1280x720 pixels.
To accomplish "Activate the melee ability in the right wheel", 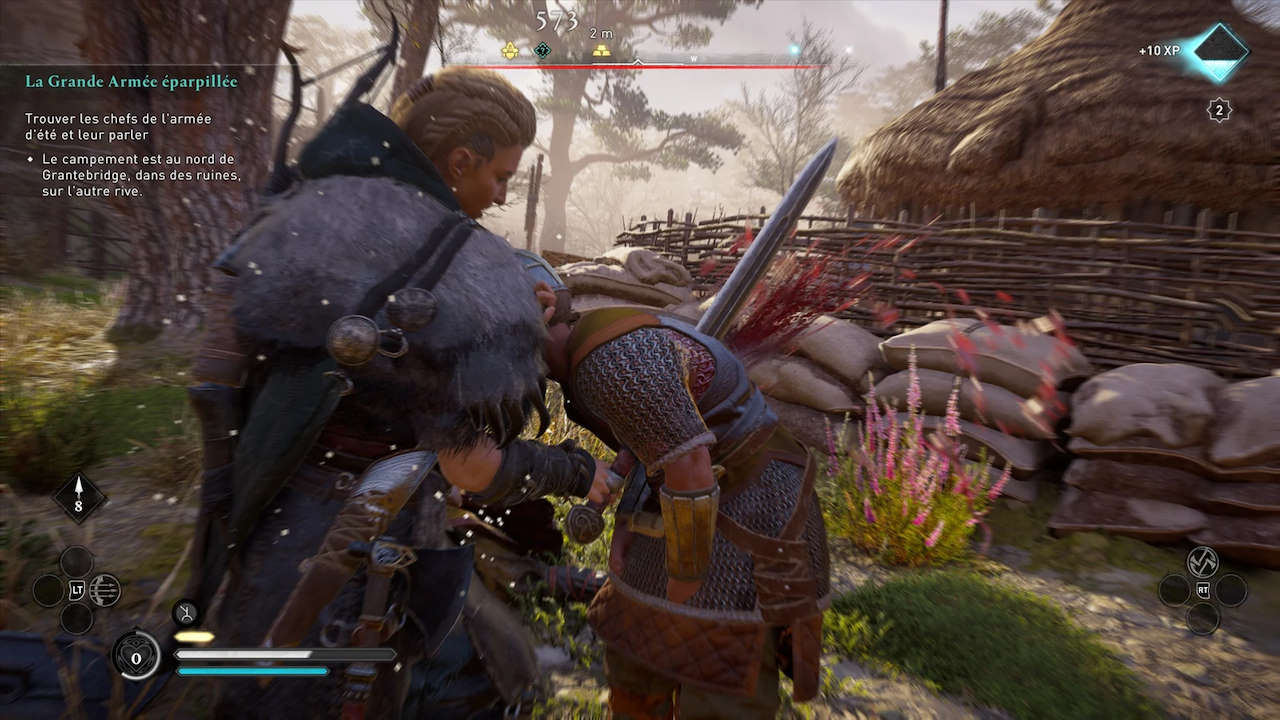I will coord(1202,561).
